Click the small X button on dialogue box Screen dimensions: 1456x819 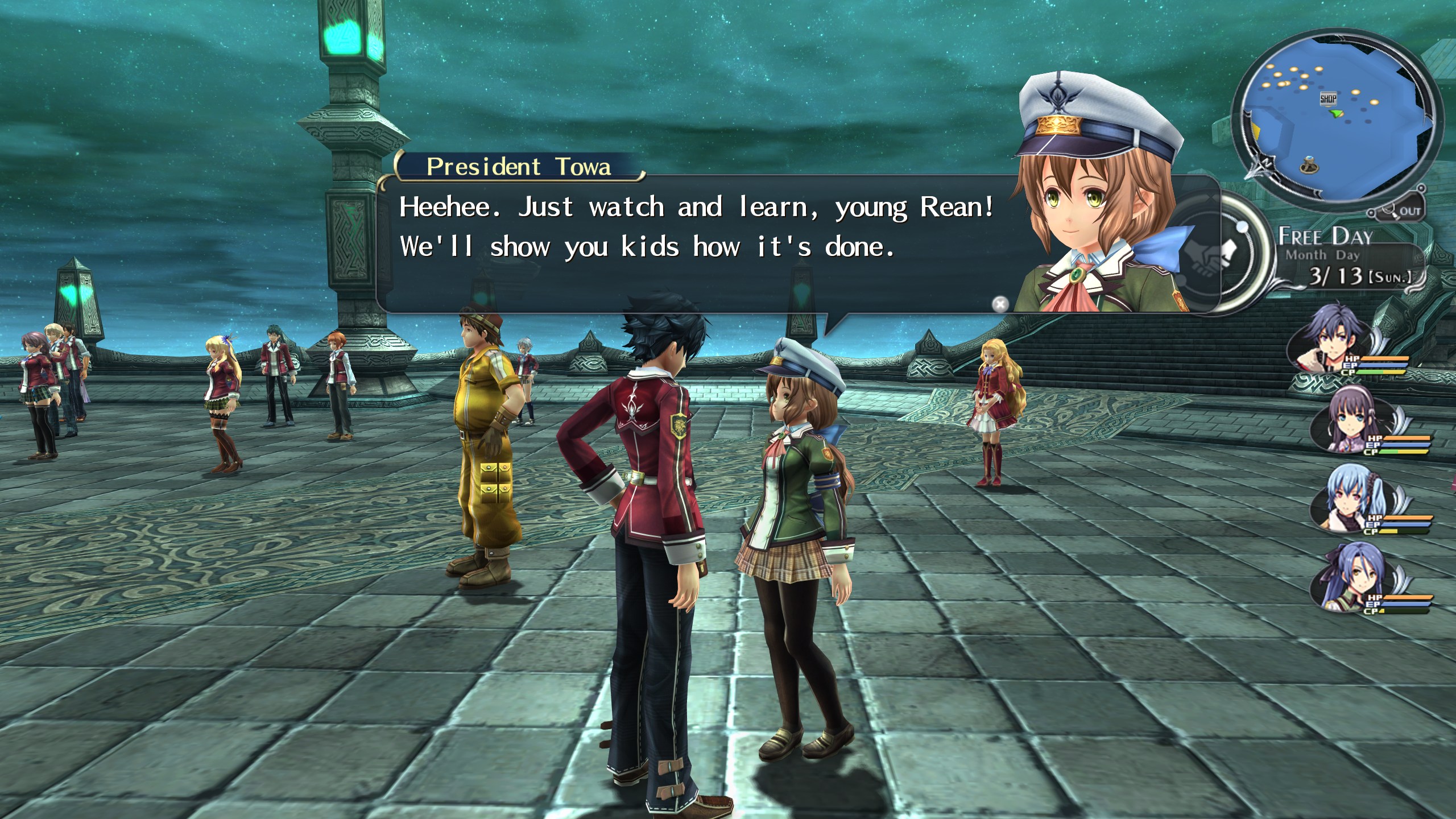click(999, 304)
